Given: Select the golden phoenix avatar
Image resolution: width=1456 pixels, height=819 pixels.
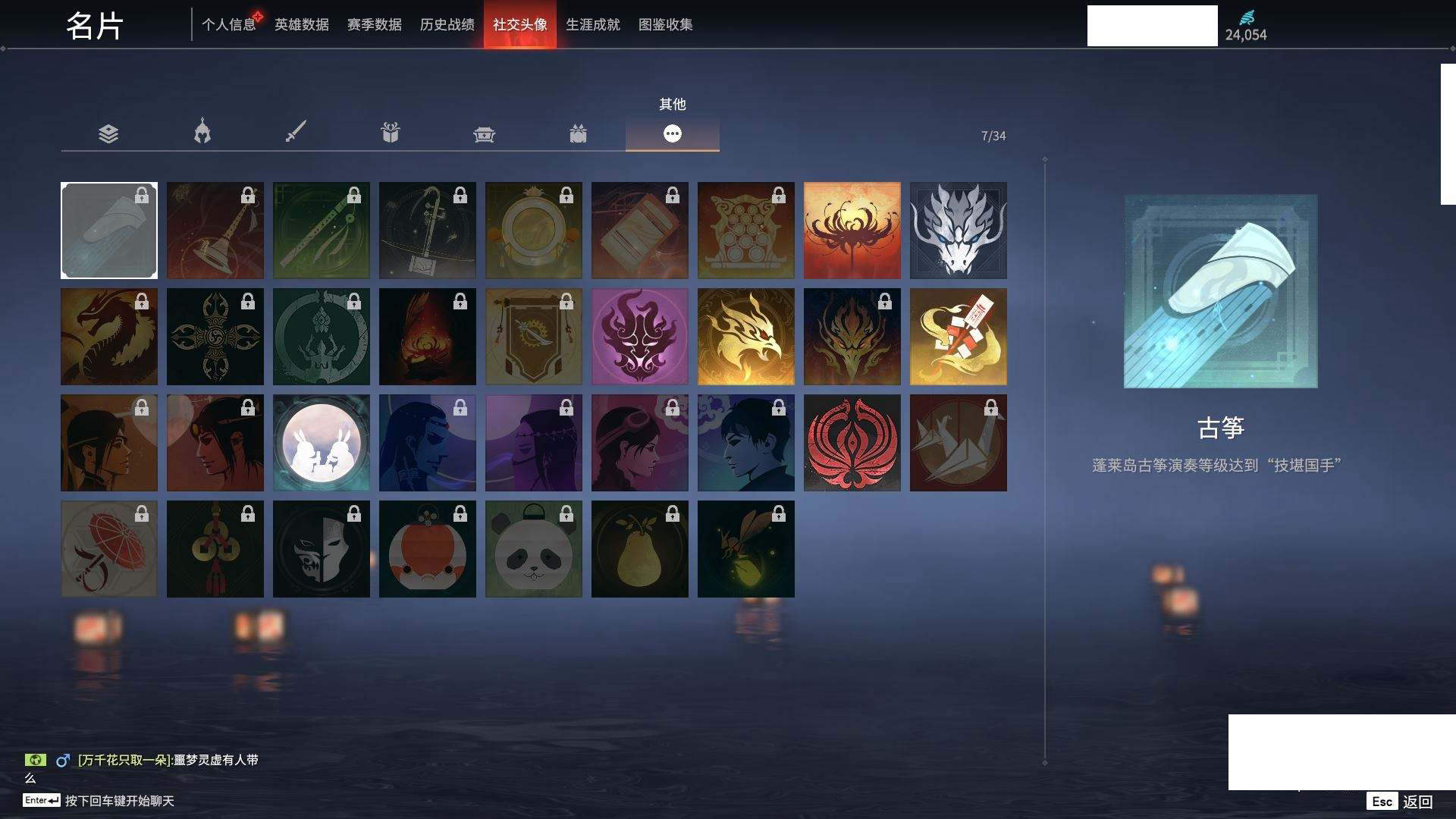Looking at the screenshot, I should (745, 337).
